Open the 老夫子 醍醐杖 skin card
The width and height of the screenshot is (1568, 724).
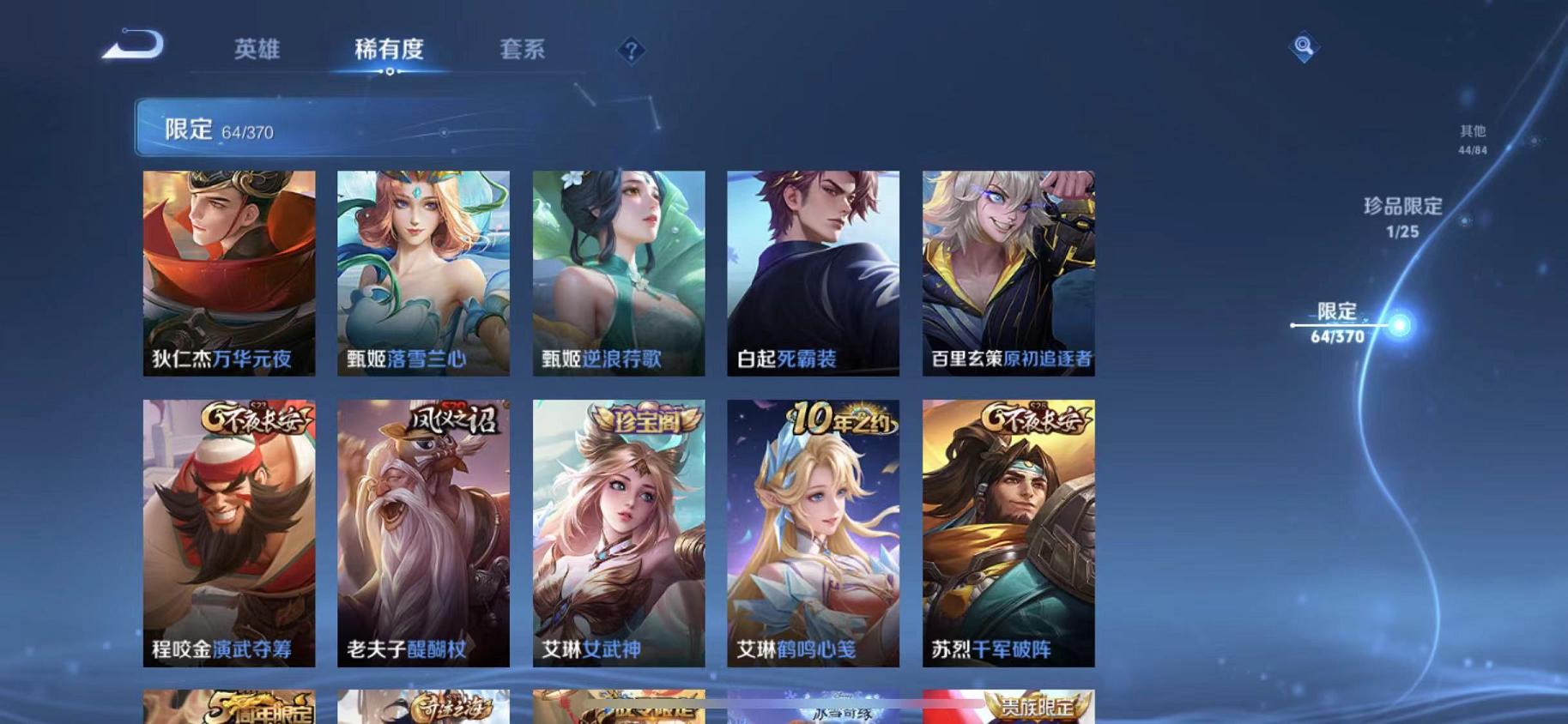(x=422, y=532)
